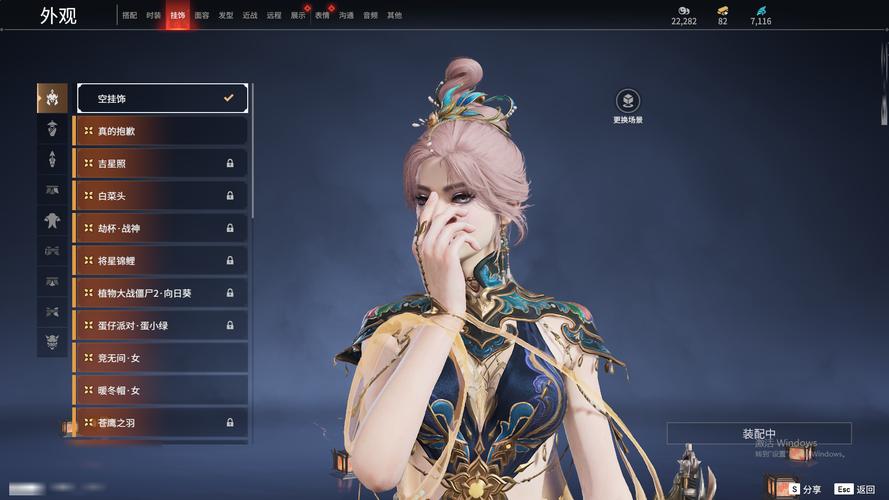Image resolution: width=889 pixels, height=500 pixels.
Task: Select the 空挂饰 empty accessory entry
Action: (162, 98)
